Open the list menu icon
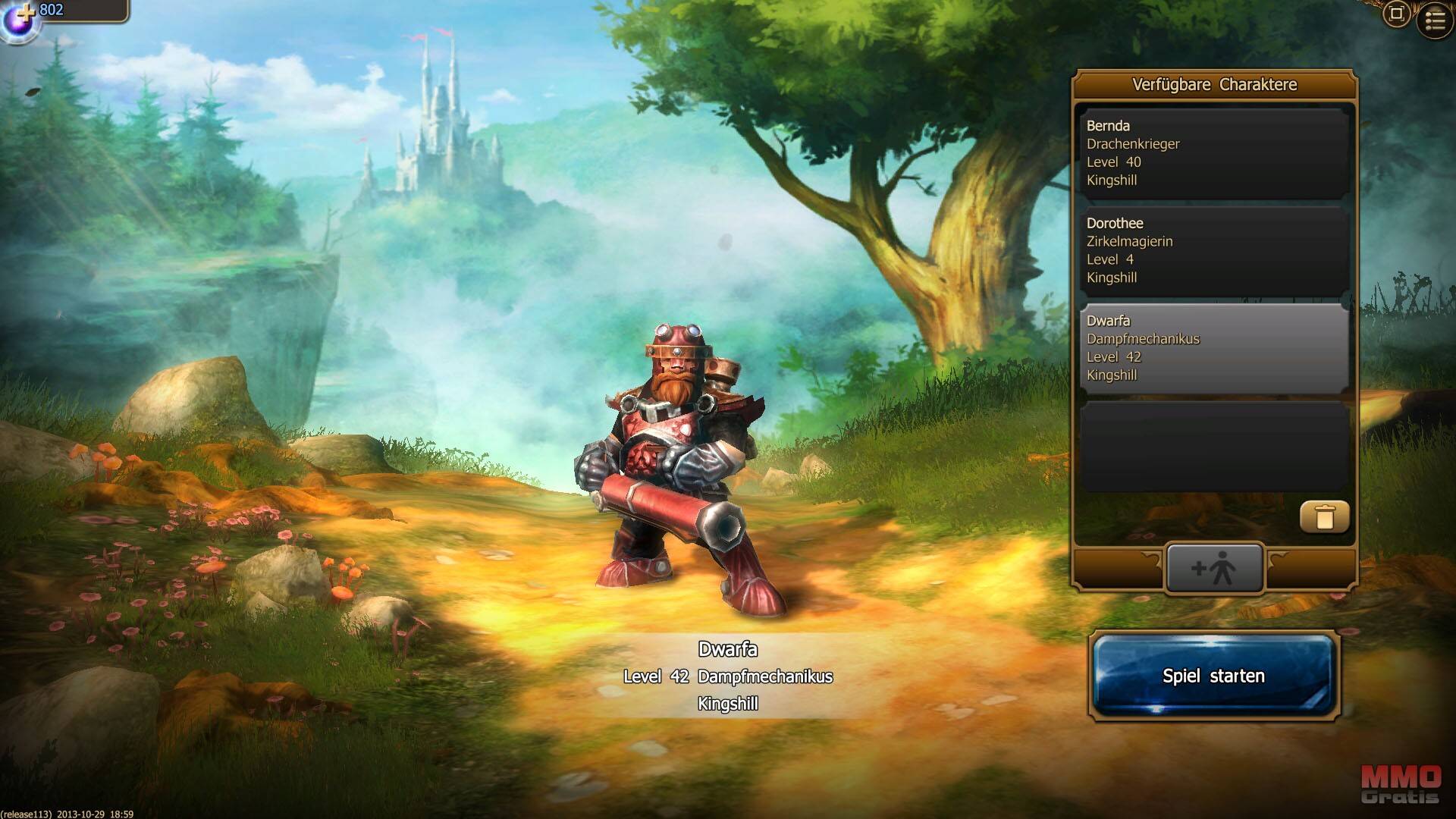Screen dimensions: 1456x819 (1435, 20)
